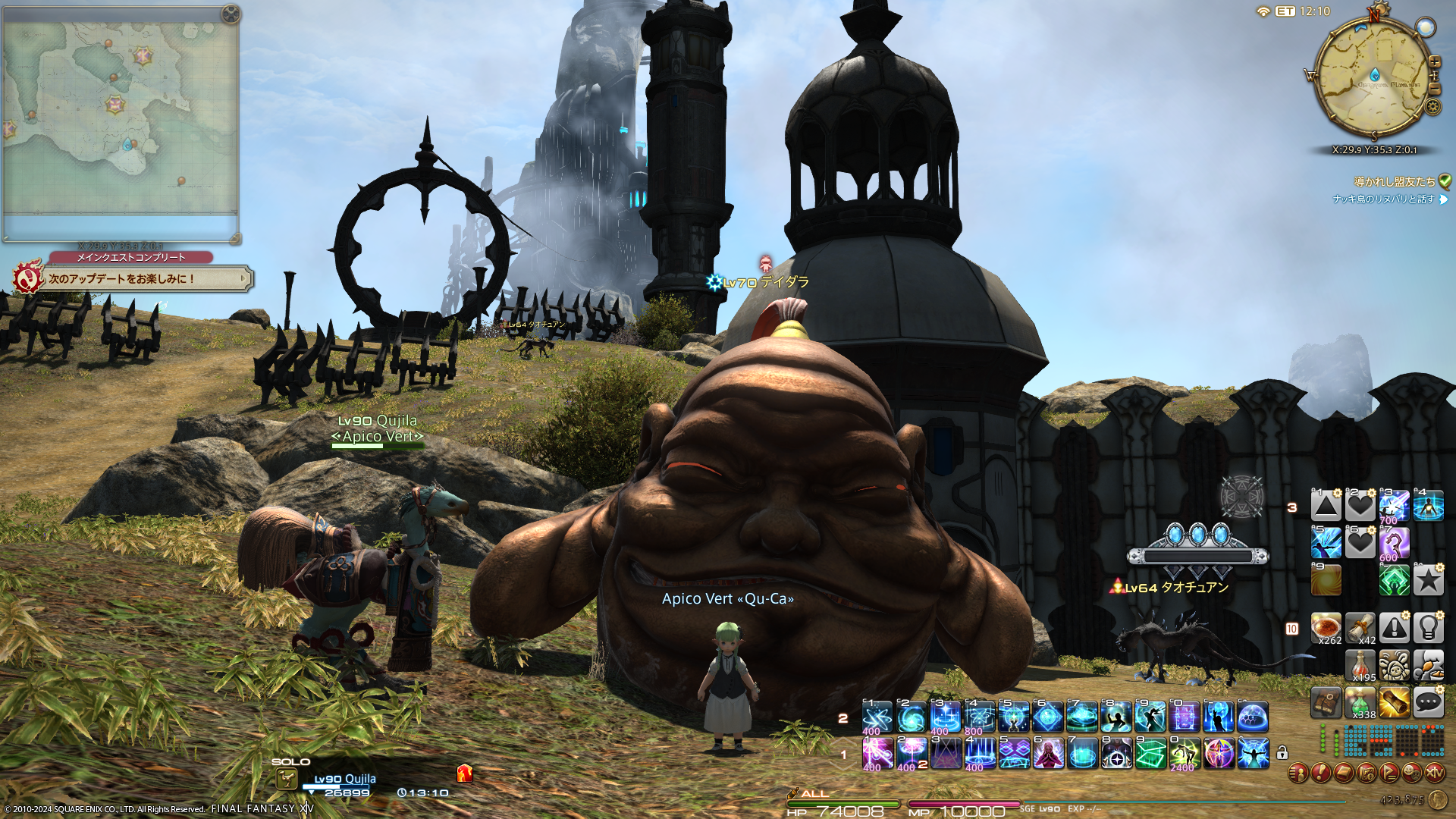Activate the pink praying woman ability

(1047, 754)
